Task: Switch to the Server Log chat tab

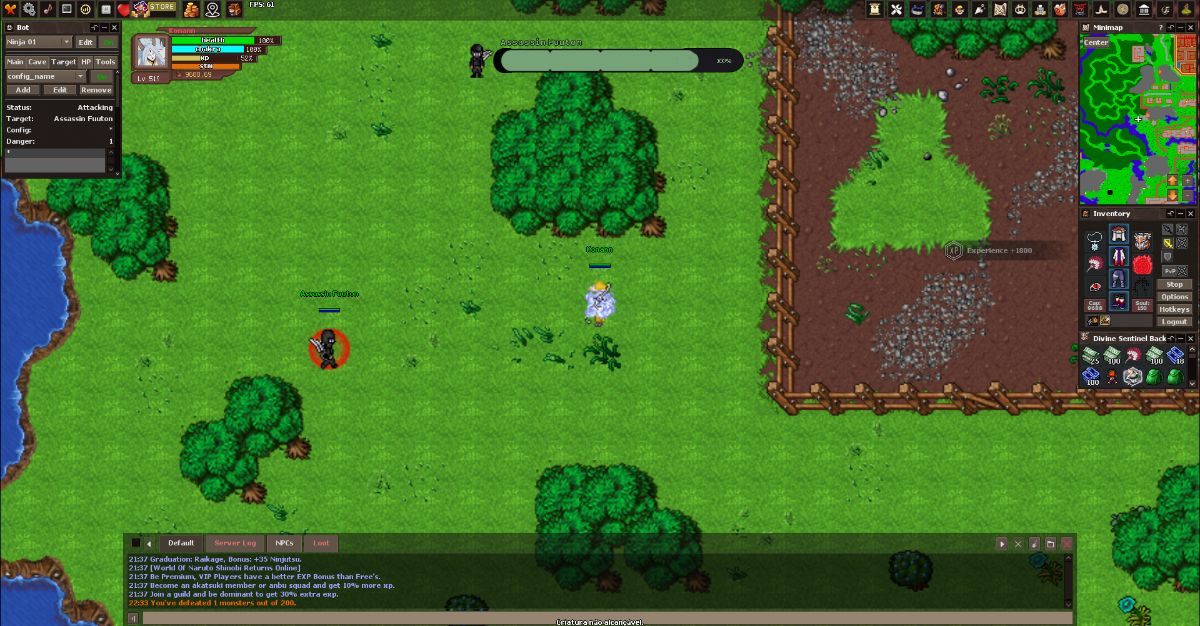Action: coord(235,543)
